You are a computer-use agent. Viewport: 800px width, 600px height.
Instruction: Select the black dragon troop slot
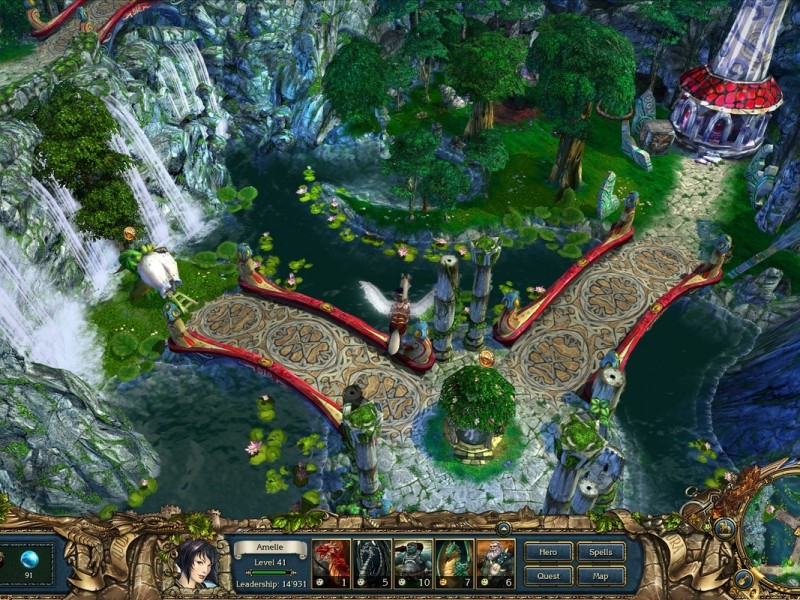pos(372,564)
